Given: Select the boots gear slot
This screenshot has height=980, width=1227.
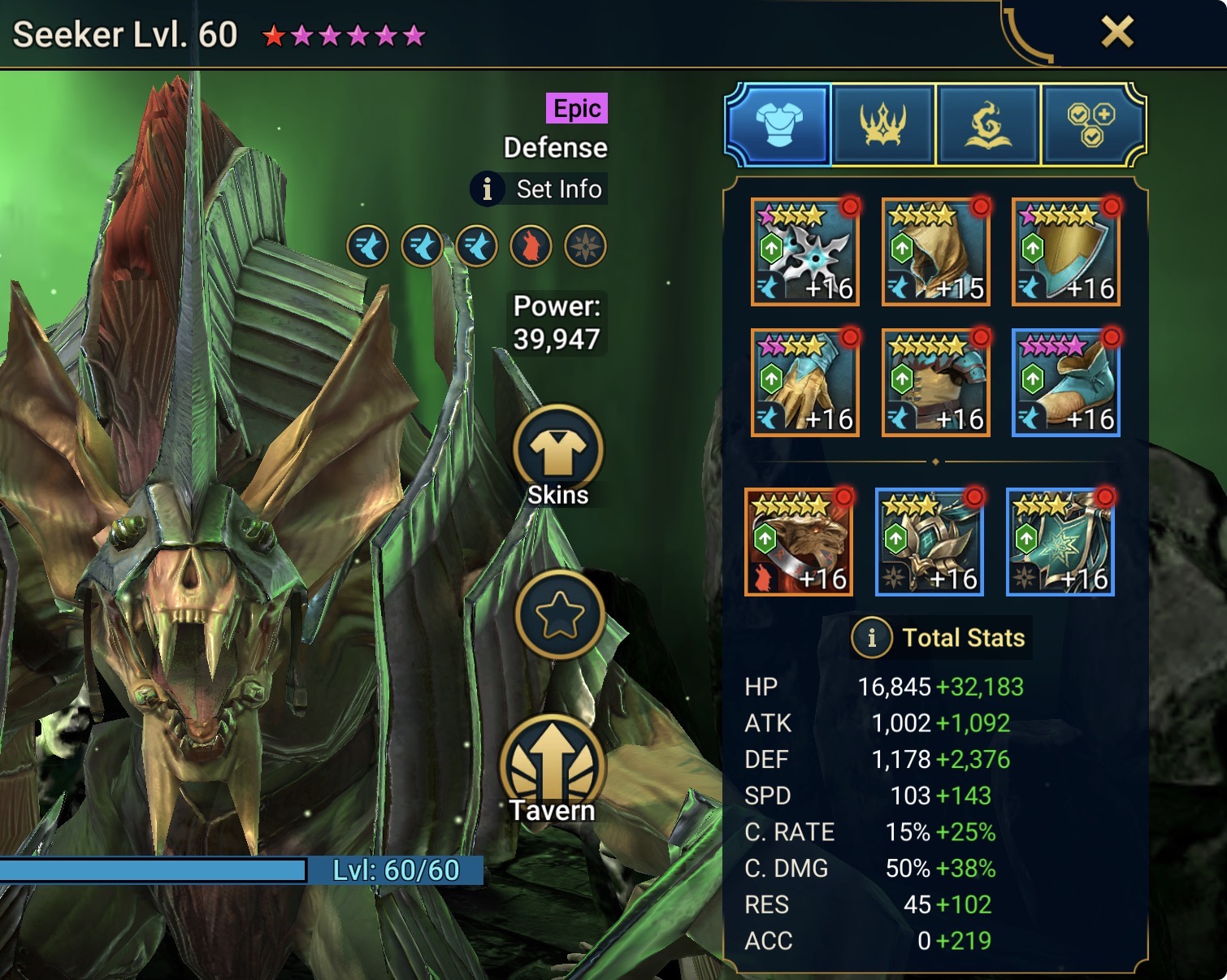Looking at the screenshot, I should pos(1066,383).
